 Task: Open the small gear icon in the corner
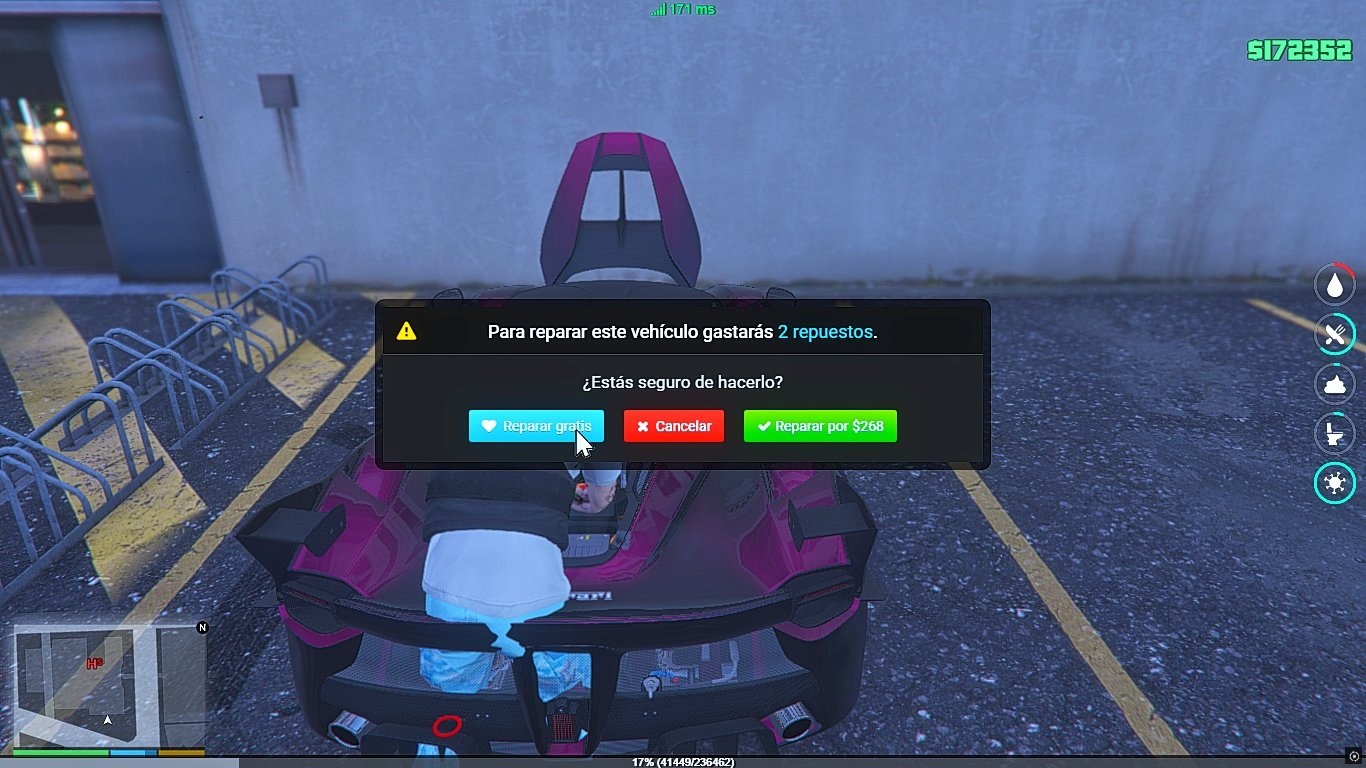1354,756
